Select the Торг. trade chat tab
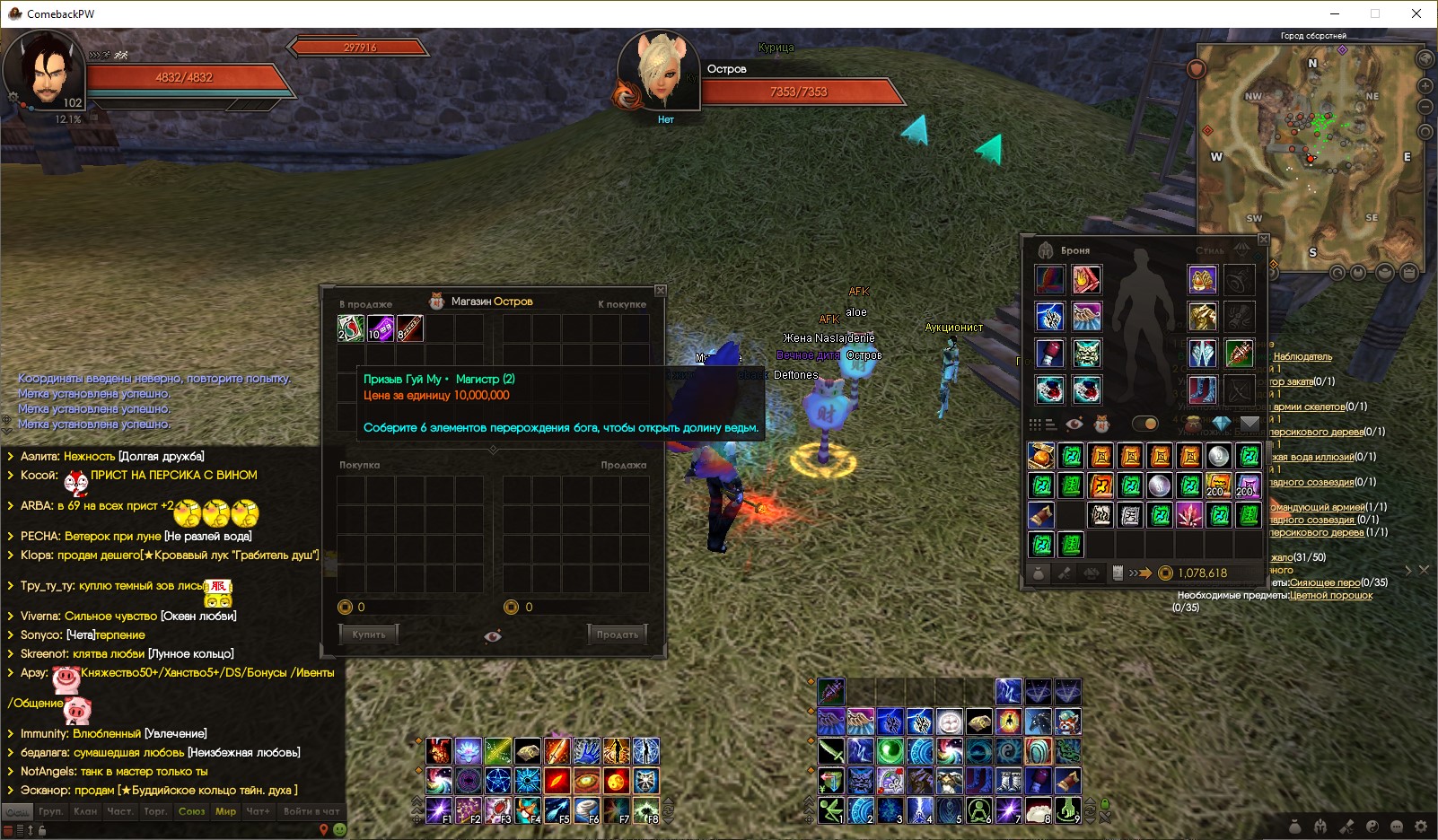The width and height of the screenshot is (1438, 840). click(x=155, y=811)
